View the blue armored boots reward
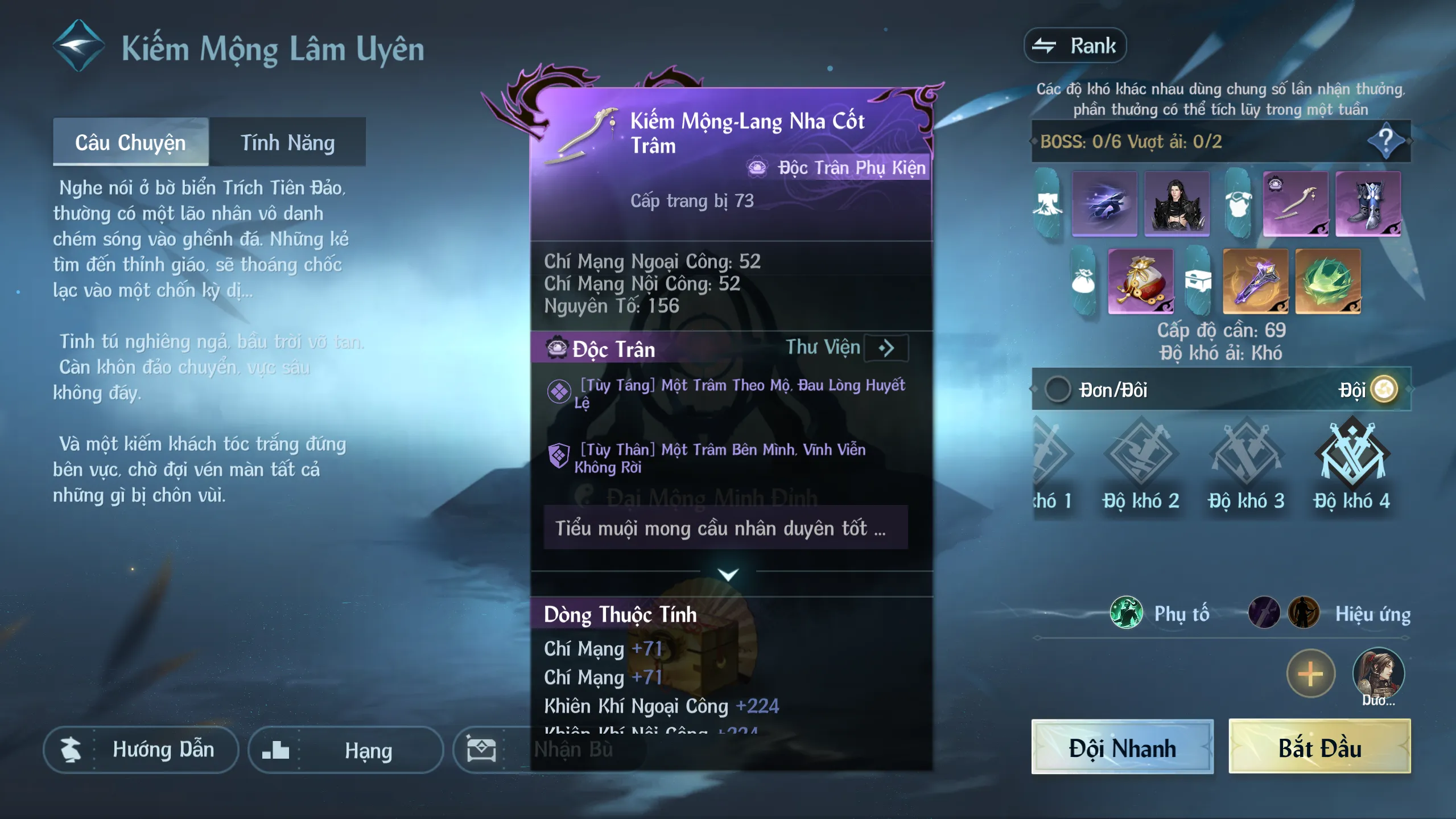The image size is (1456, 819). [1368, 204]
